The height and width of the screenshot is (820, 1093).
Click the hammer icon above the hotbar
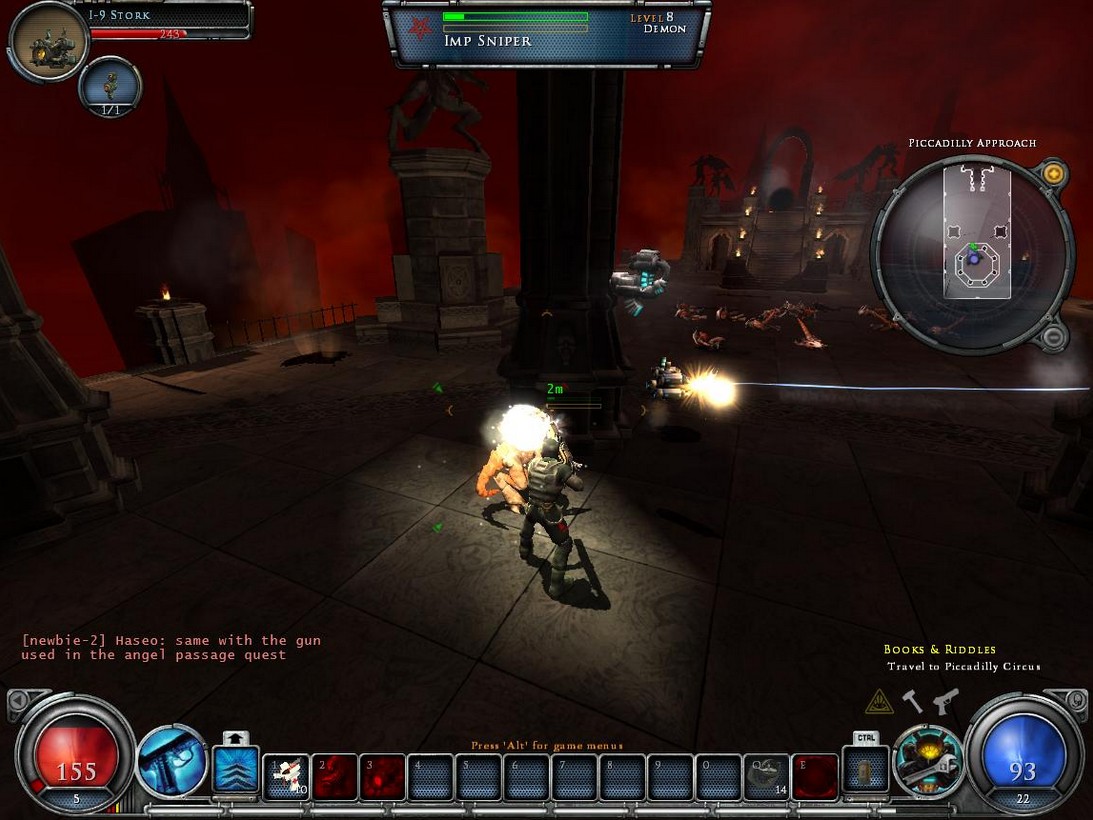[x=913, y=700]
